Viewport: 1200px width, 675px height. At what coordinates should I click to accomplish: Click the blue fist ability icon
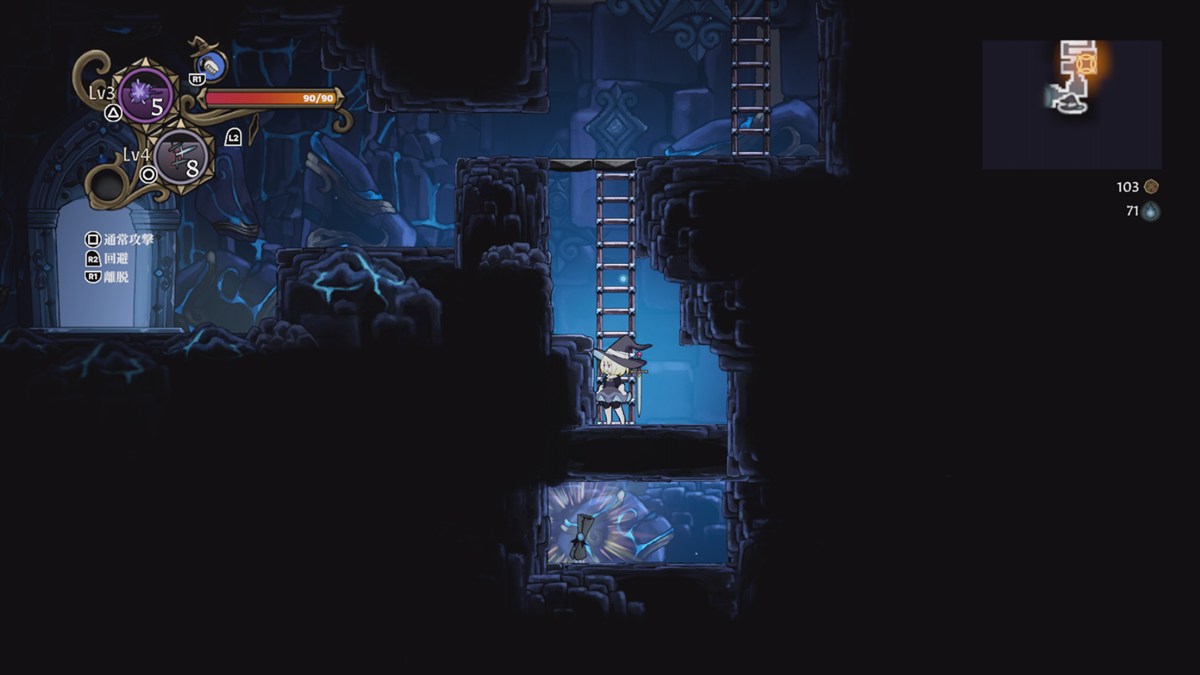coord(211,66)
